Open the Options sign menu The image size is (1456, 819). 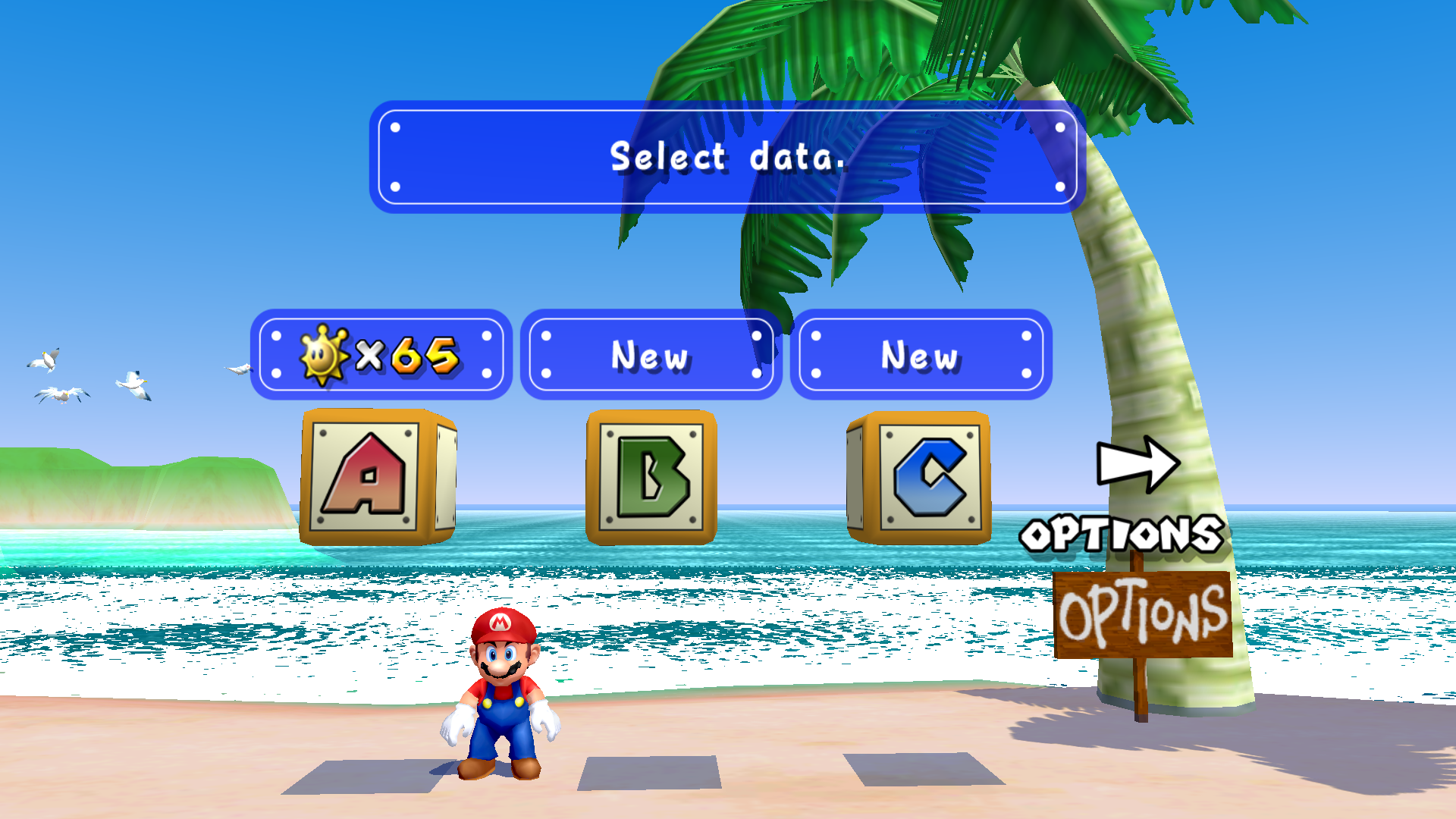click(x=1143, y=614)
